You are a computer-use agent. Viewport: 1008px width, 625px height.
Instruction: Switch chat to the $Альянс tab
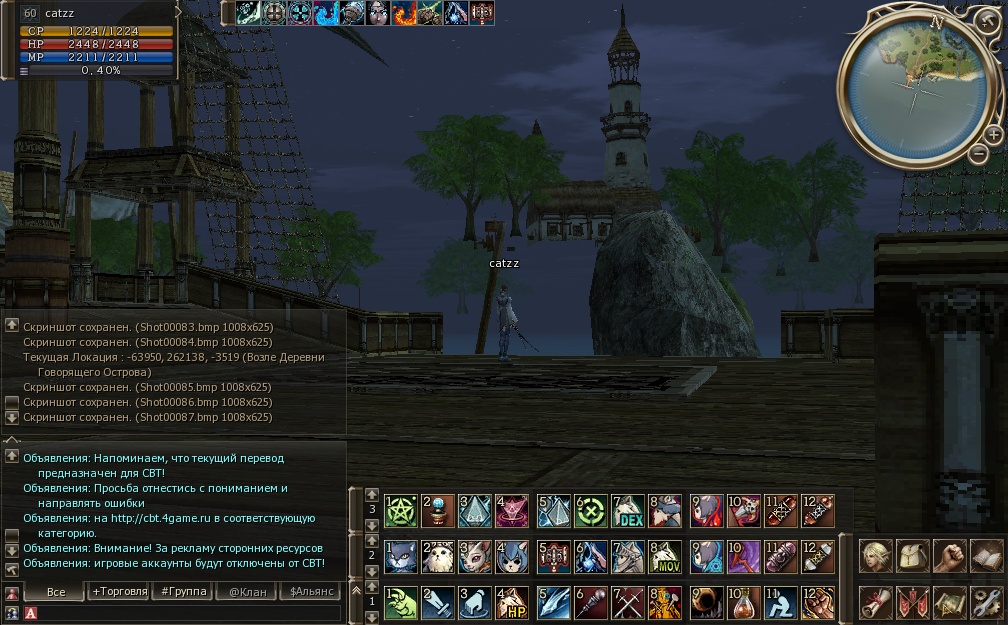click(x=310, y=591)
